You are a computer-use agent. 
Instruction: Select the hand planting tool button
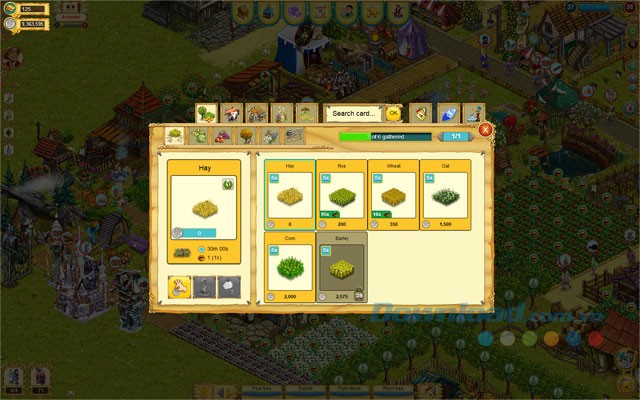180,287
